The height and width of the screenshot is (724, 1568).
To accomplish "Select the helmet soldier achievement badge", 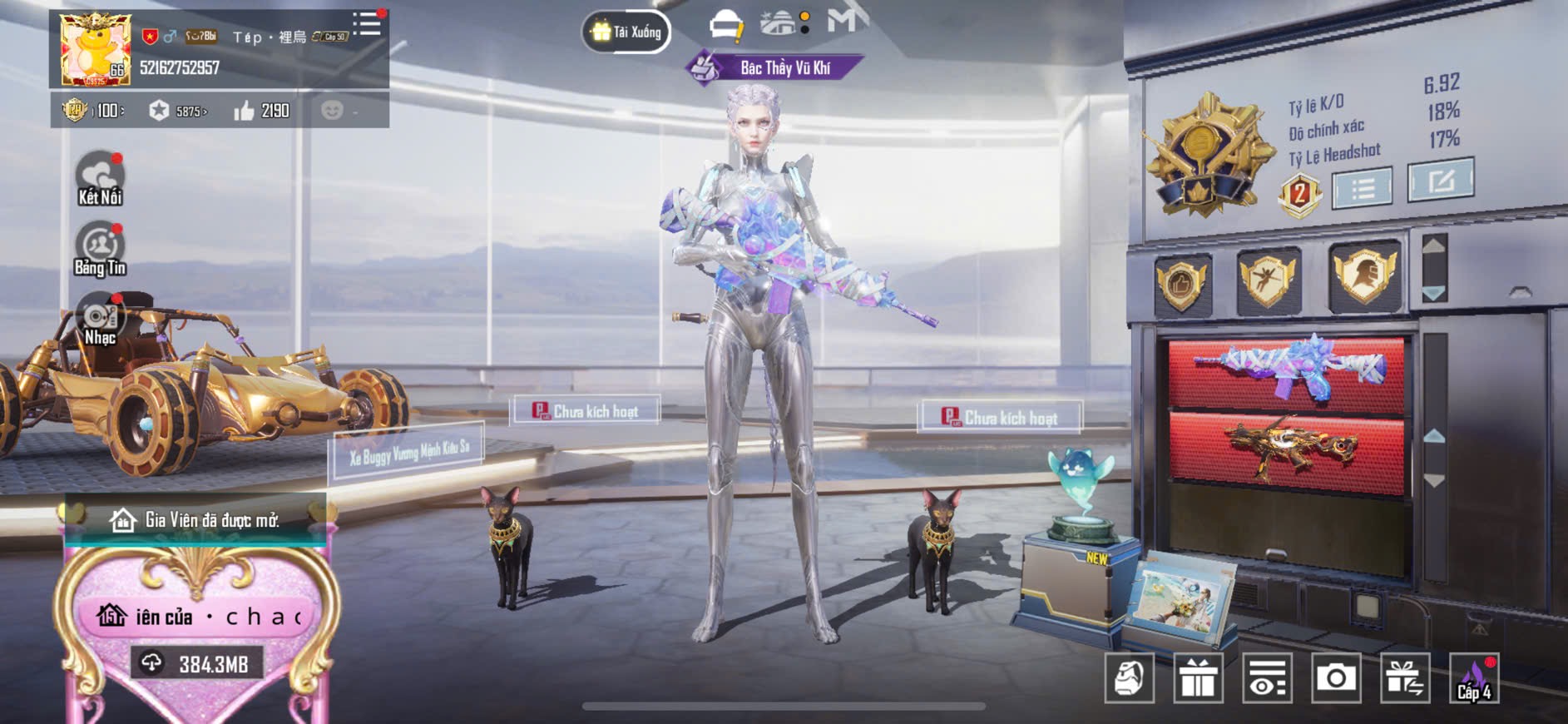I will pyautogui.click(x=1364, y=276).
